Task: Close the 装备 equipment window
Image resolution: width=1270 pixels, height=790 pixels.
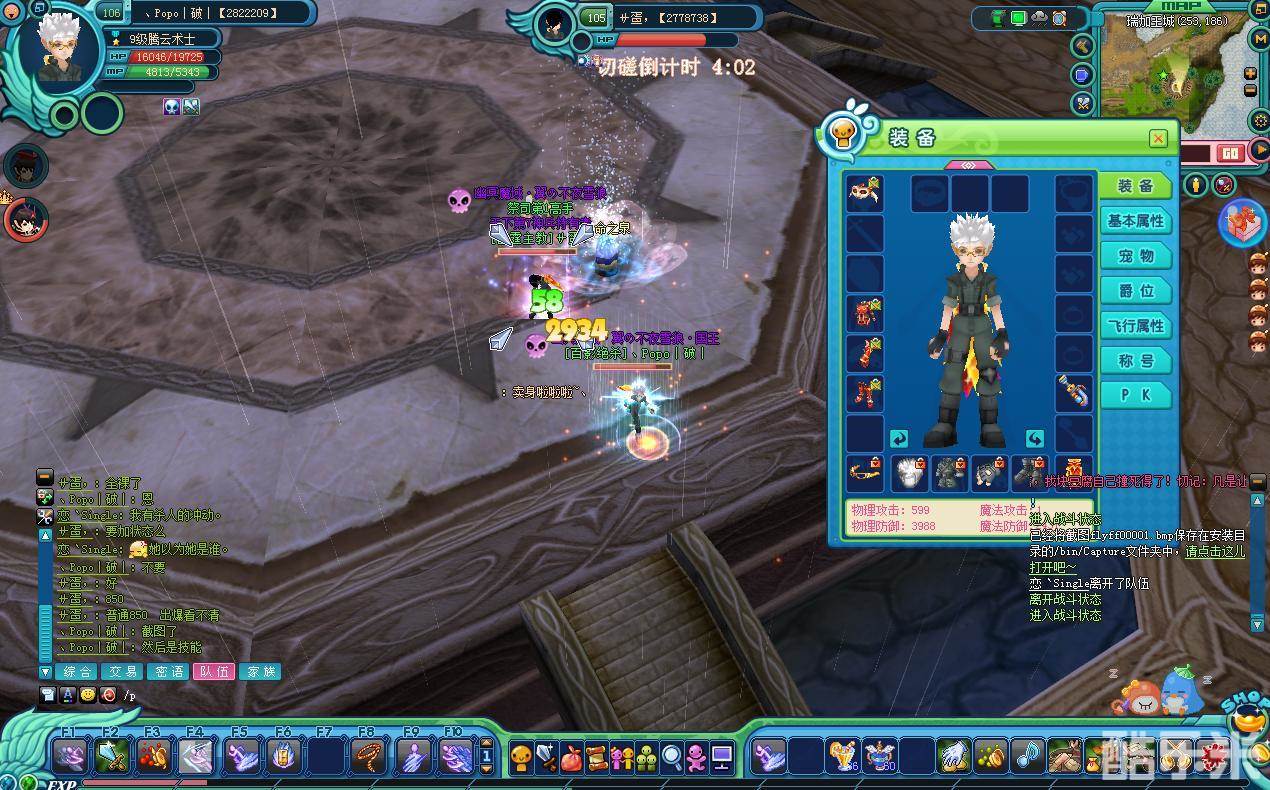Action: pos(1157,138)
